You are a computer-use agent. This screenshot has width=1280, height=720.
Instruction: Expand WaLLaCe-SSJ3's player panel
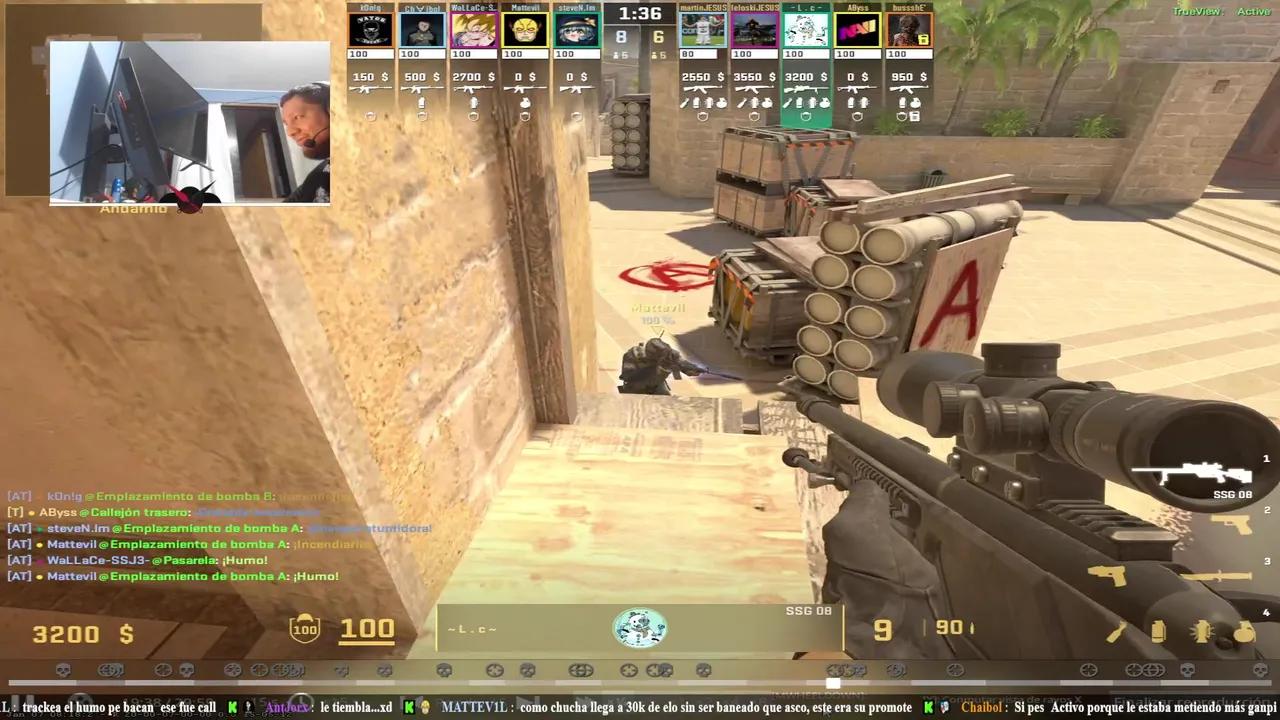tap(473, 30)
